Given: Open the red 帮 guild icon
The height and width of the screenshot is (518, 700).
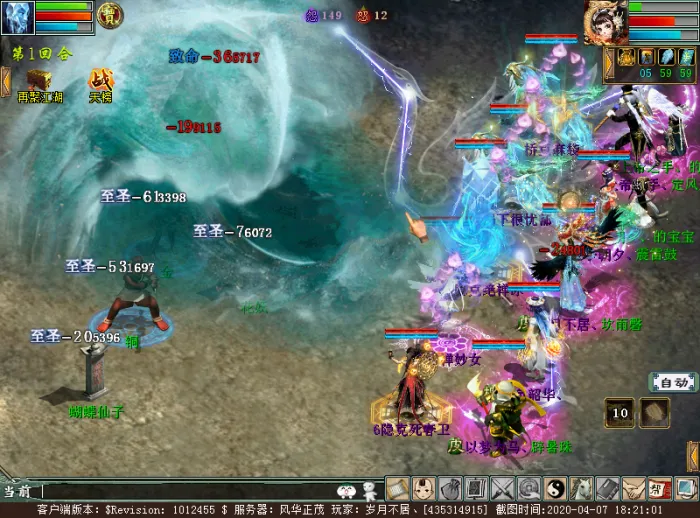Looking at the screenshot, I should [x=658, y=489].
